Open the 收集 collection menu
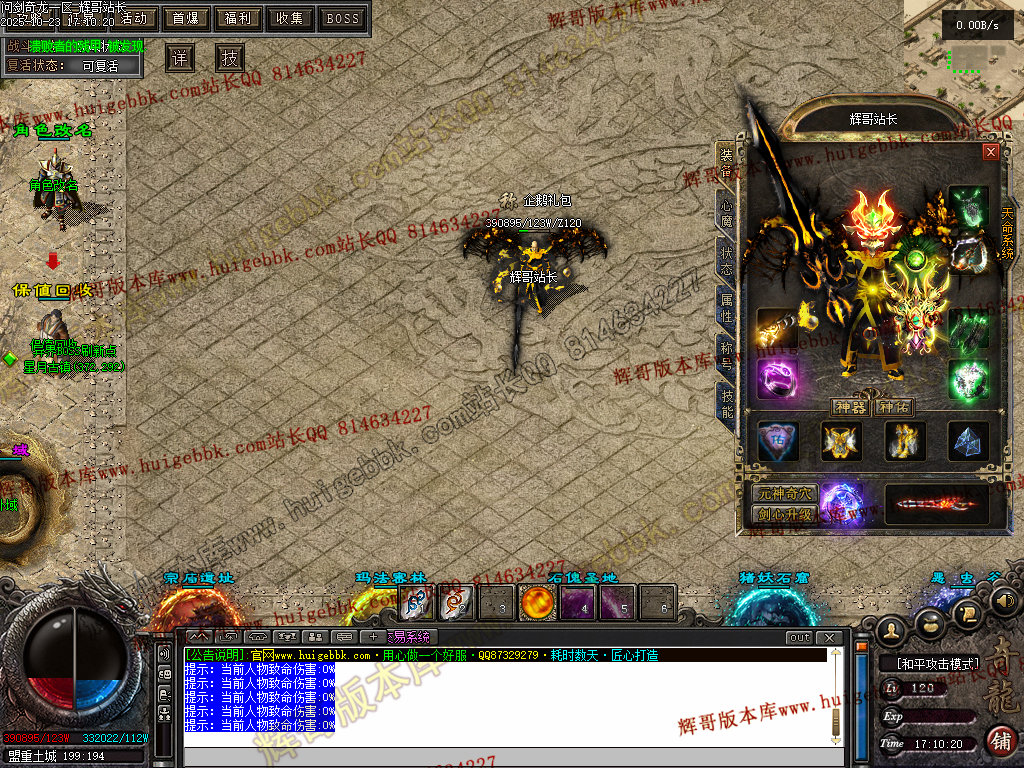The width and height of the screenshot is (1024, 768). click(x=290, y=18)
